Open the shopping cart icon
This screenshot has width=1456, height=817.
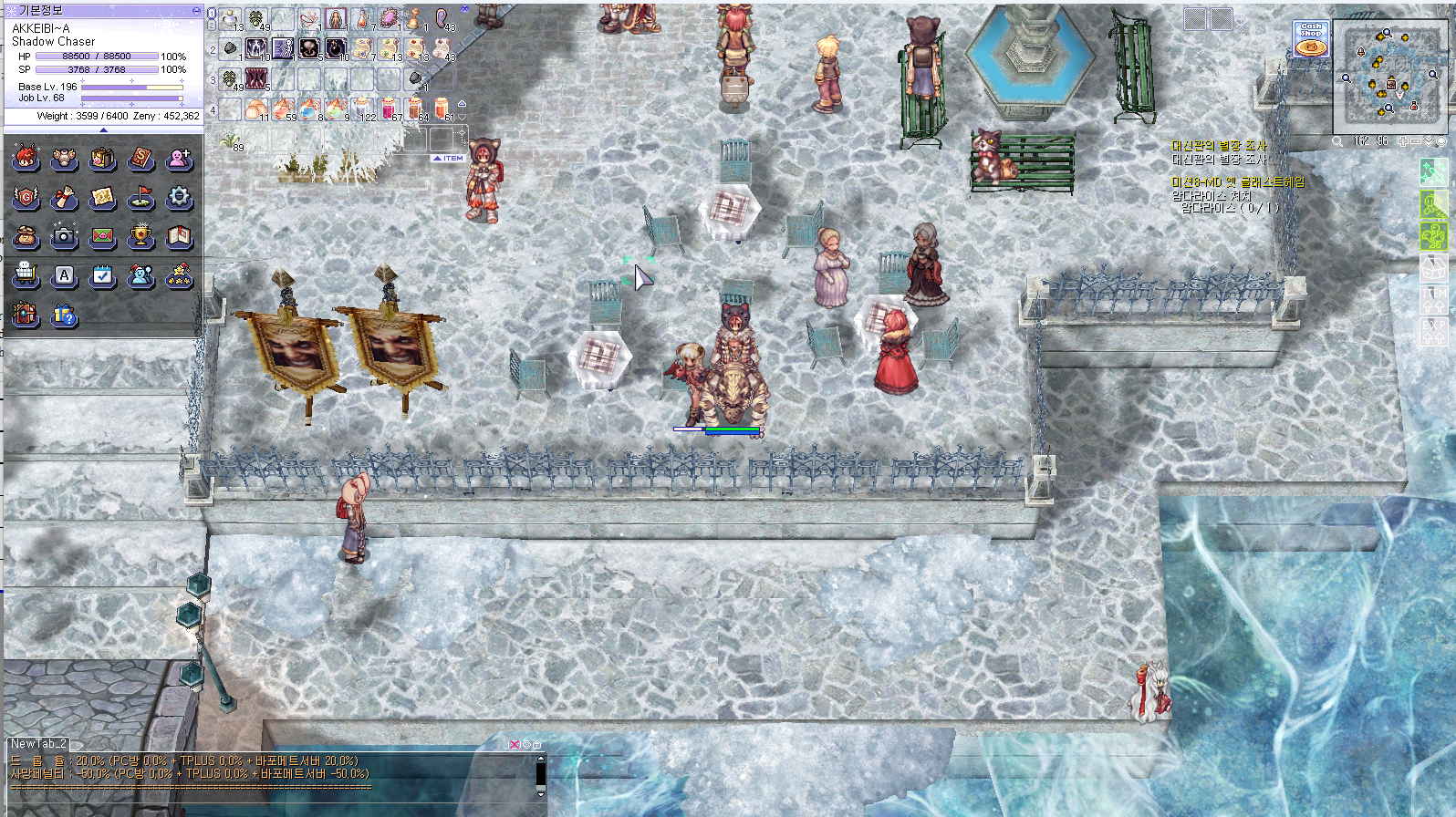pyautogui.click(x=26, y=274)
